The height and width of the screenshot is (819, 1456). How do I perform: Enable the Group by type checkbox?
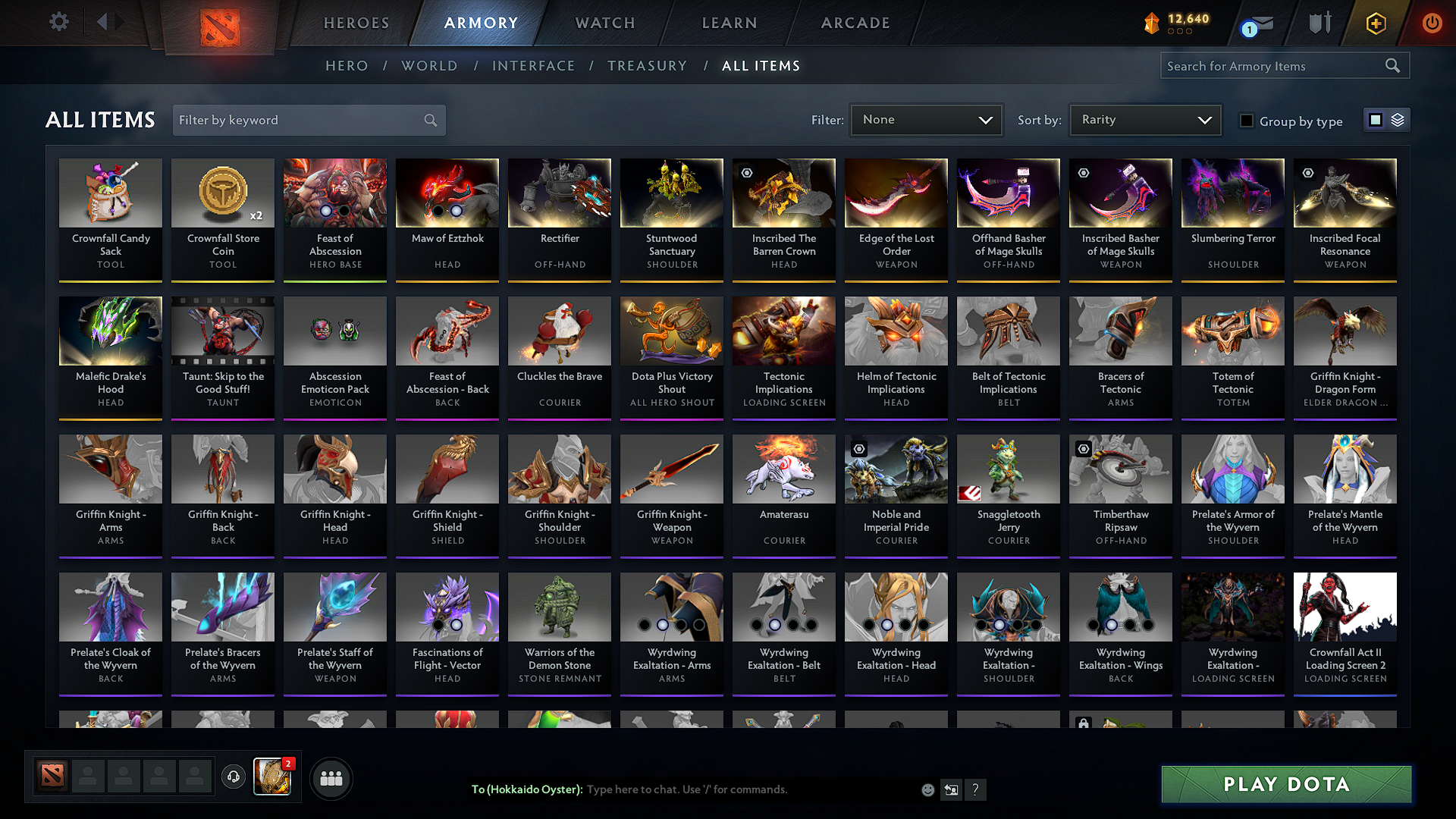(1247, 121)
